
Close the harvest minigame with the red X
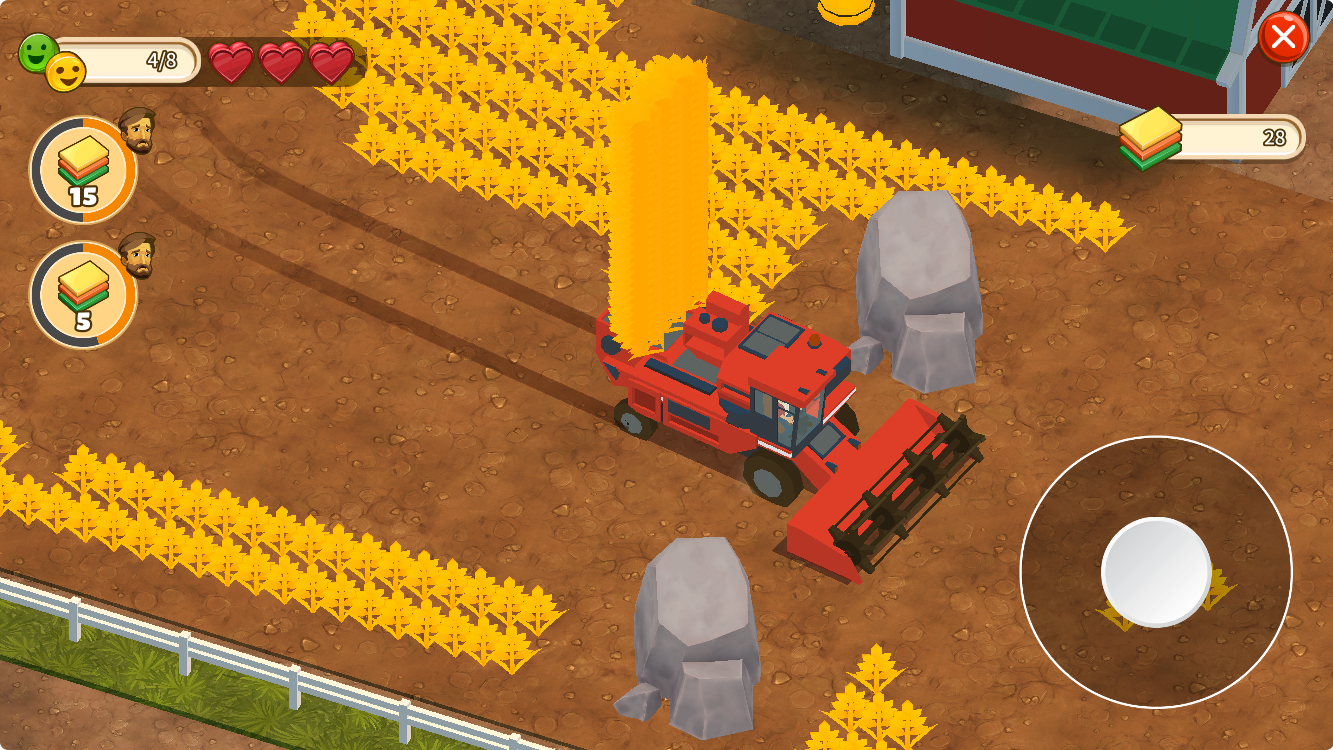tap(1283, 38)
